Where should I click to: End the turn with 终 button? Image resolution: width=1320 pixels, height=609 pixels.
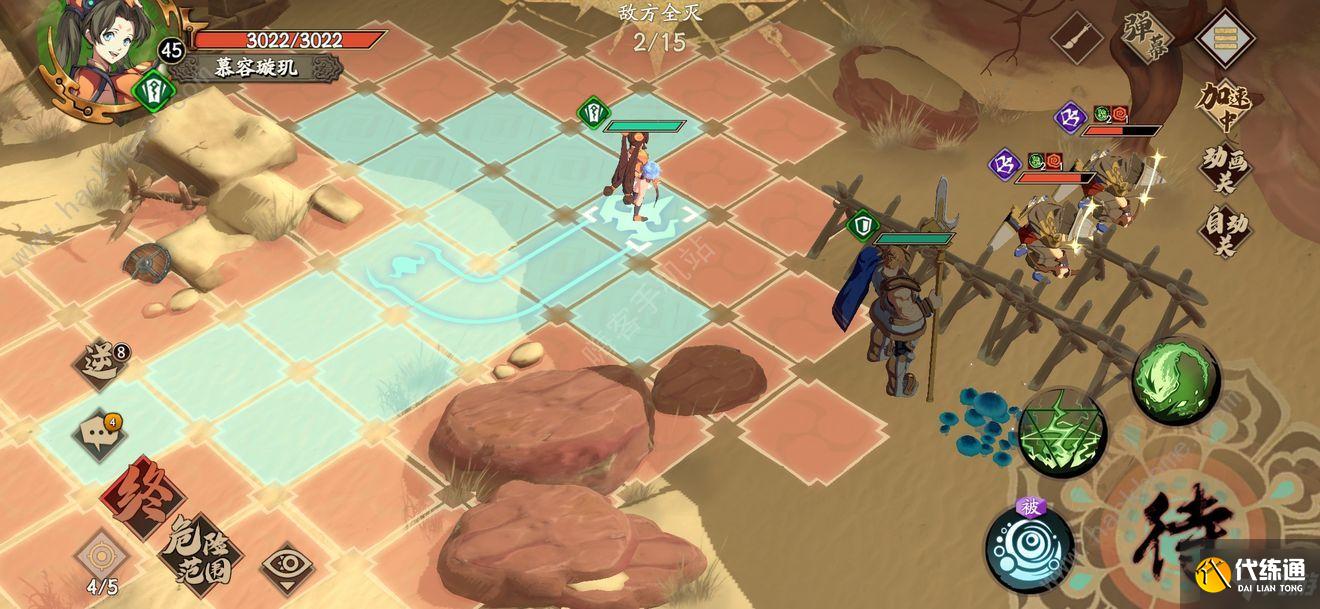(x=145, y=497)
